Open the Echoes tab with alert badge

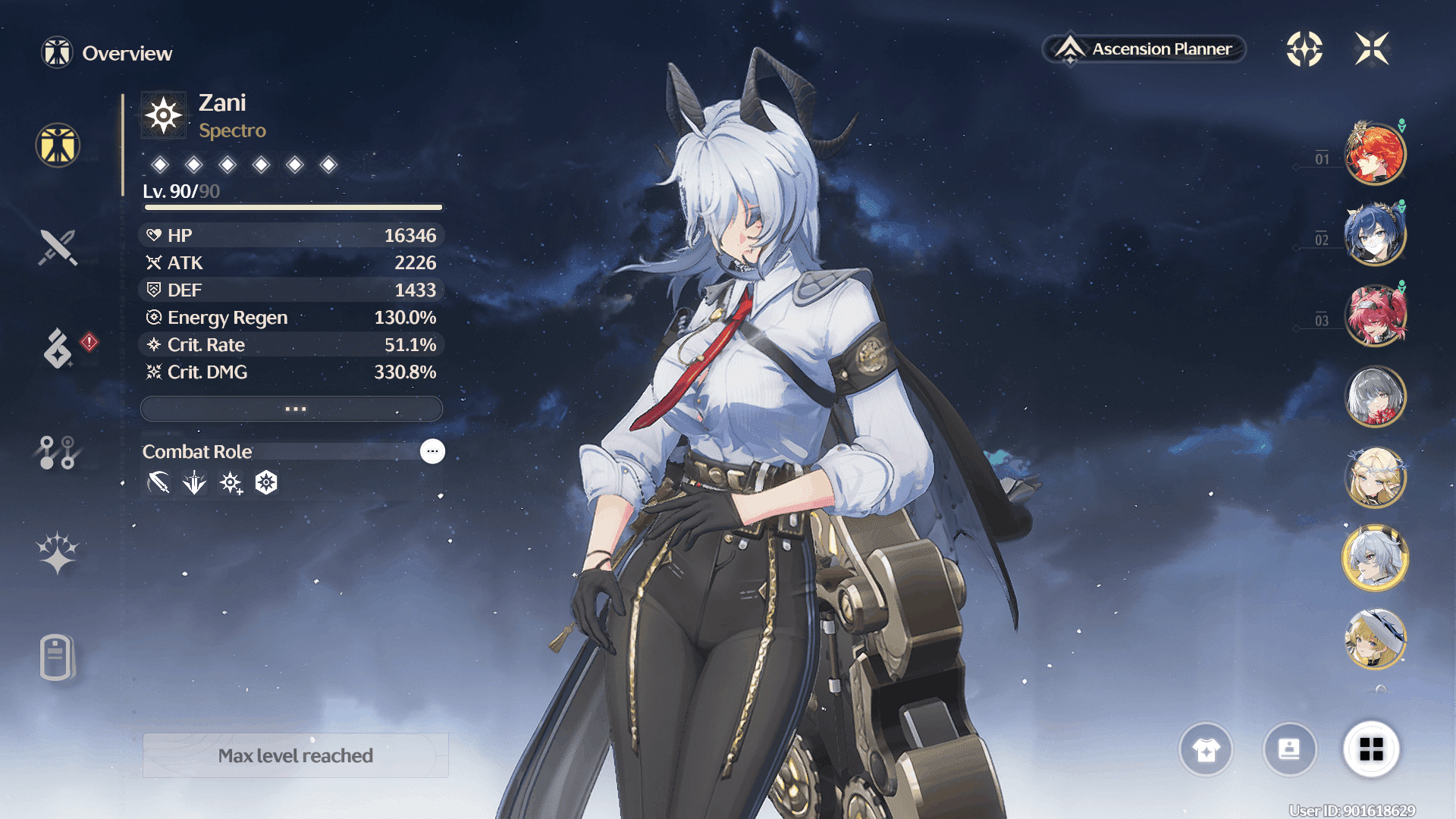click(x=58, y=348)
